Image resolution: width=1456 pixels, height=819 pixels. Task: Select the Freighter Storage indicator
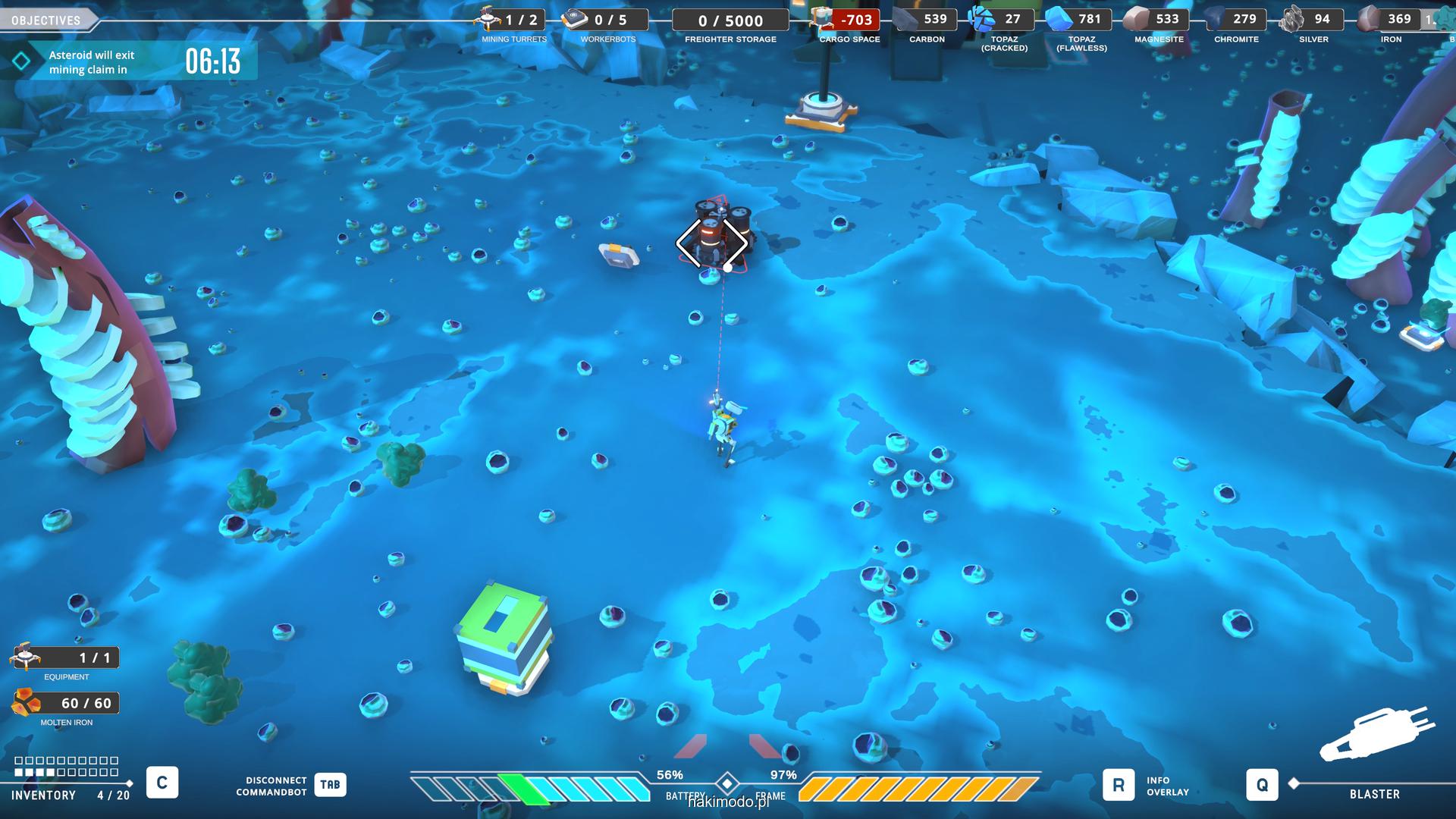point(730,21)
